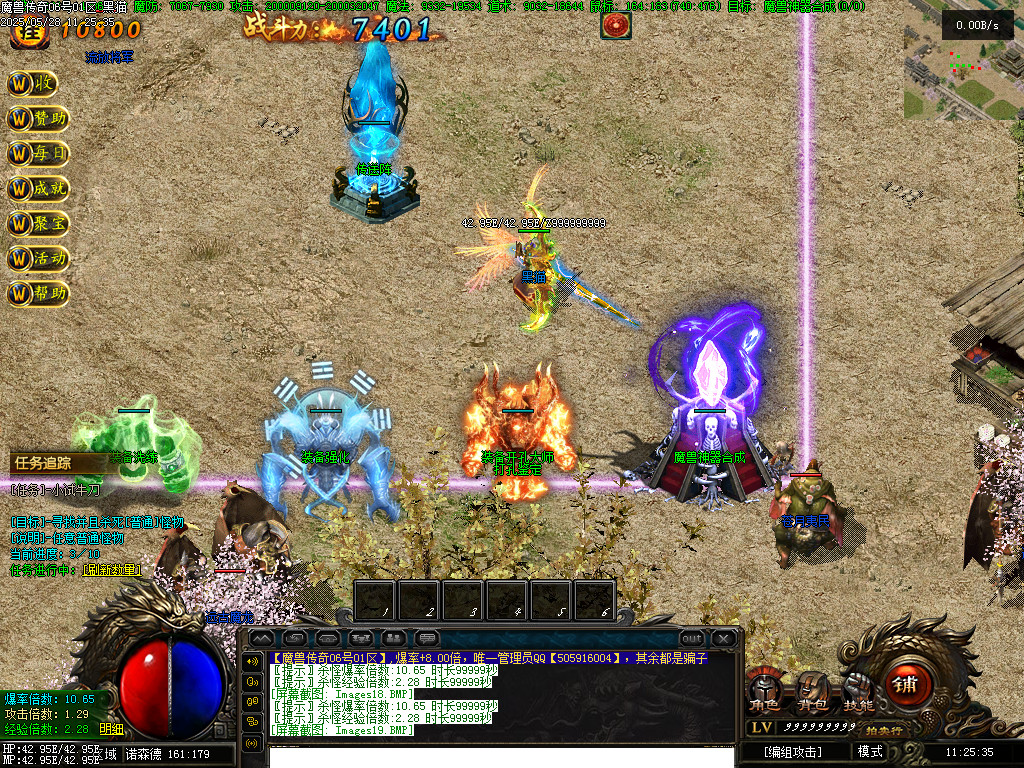Click 刷新数量 in the quest tracker
Viewport: 1024px width, 768px height.
pyautogui.click(x=111, y=570)
